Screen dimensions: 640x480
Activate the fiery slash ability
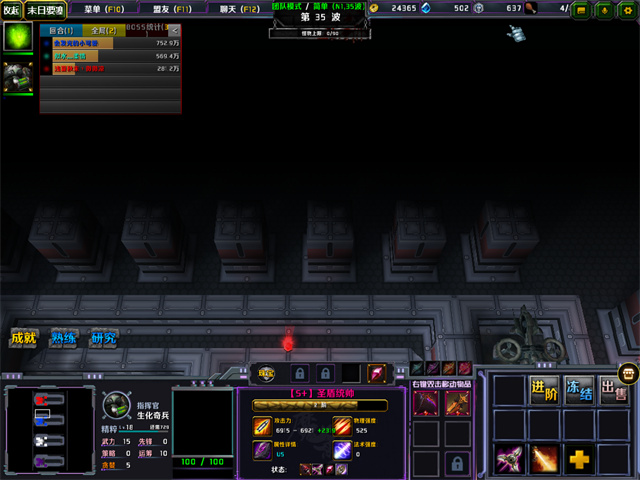coord(544,459)
